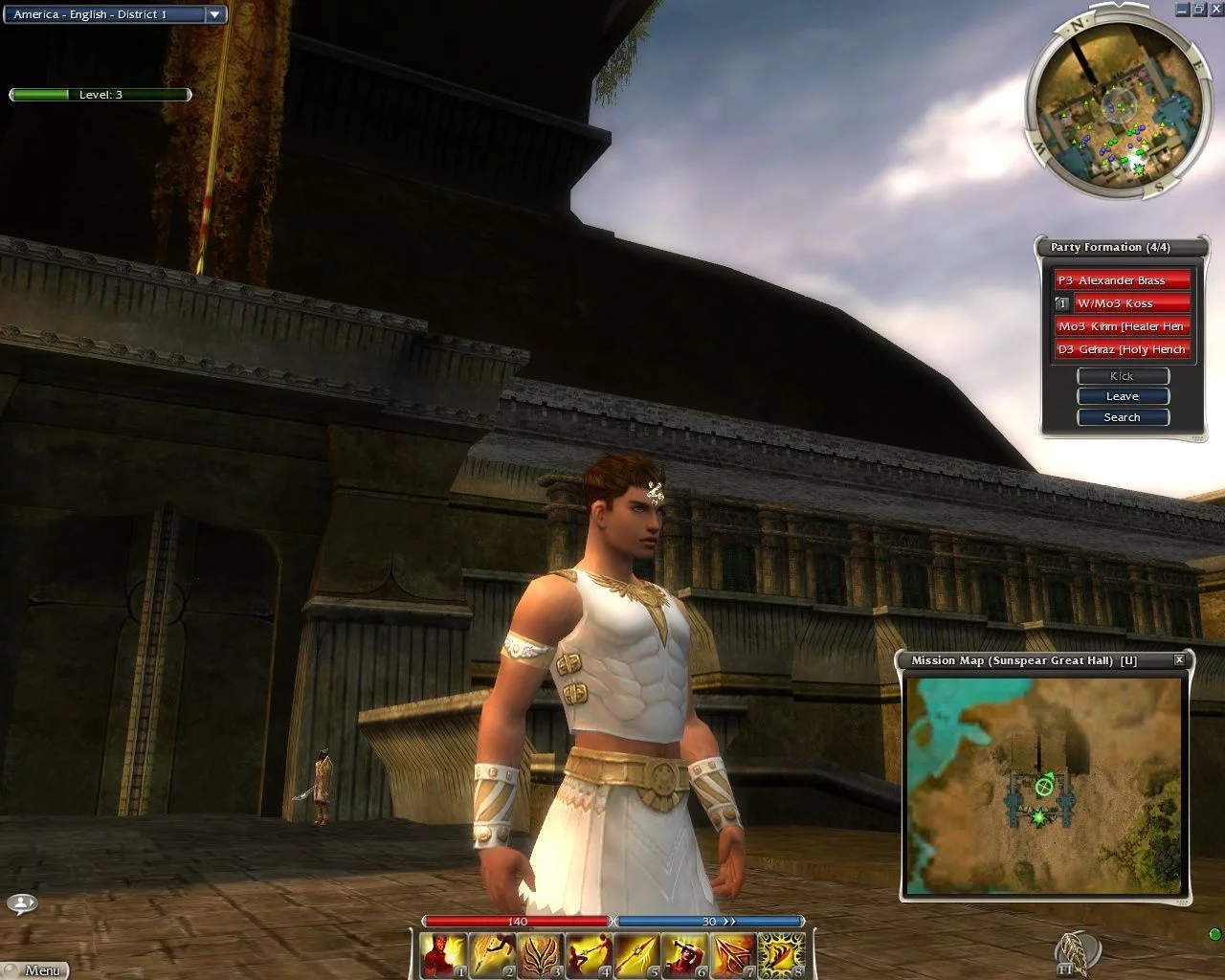Click the Leave party button

pos(1123,396)
